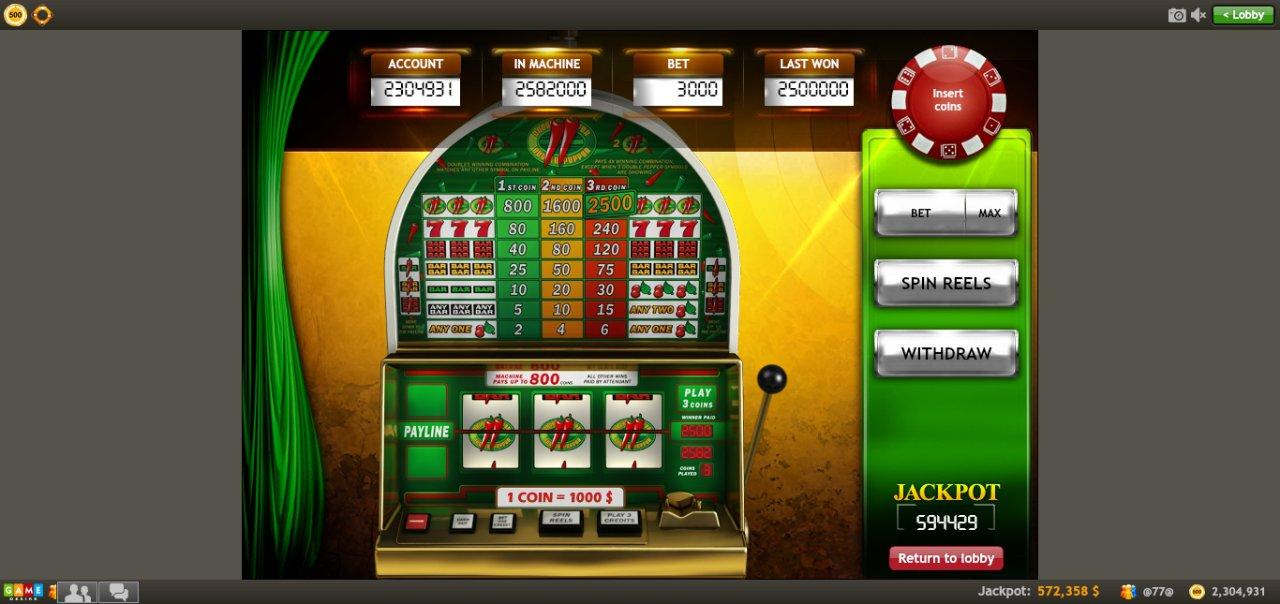Click the Insert coins chip
This screenshot has height=604, width=1280.
point(947,101)
